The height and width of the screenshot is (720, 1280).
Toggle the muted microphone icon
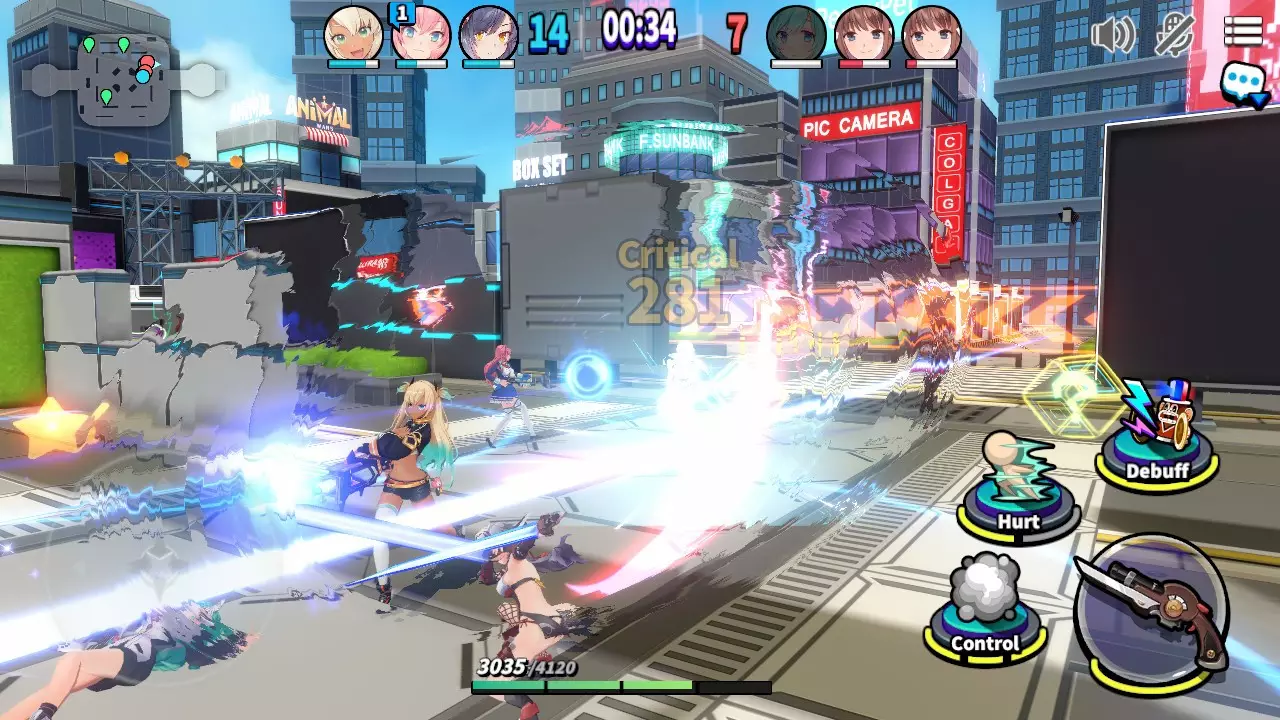(1176, 35)
